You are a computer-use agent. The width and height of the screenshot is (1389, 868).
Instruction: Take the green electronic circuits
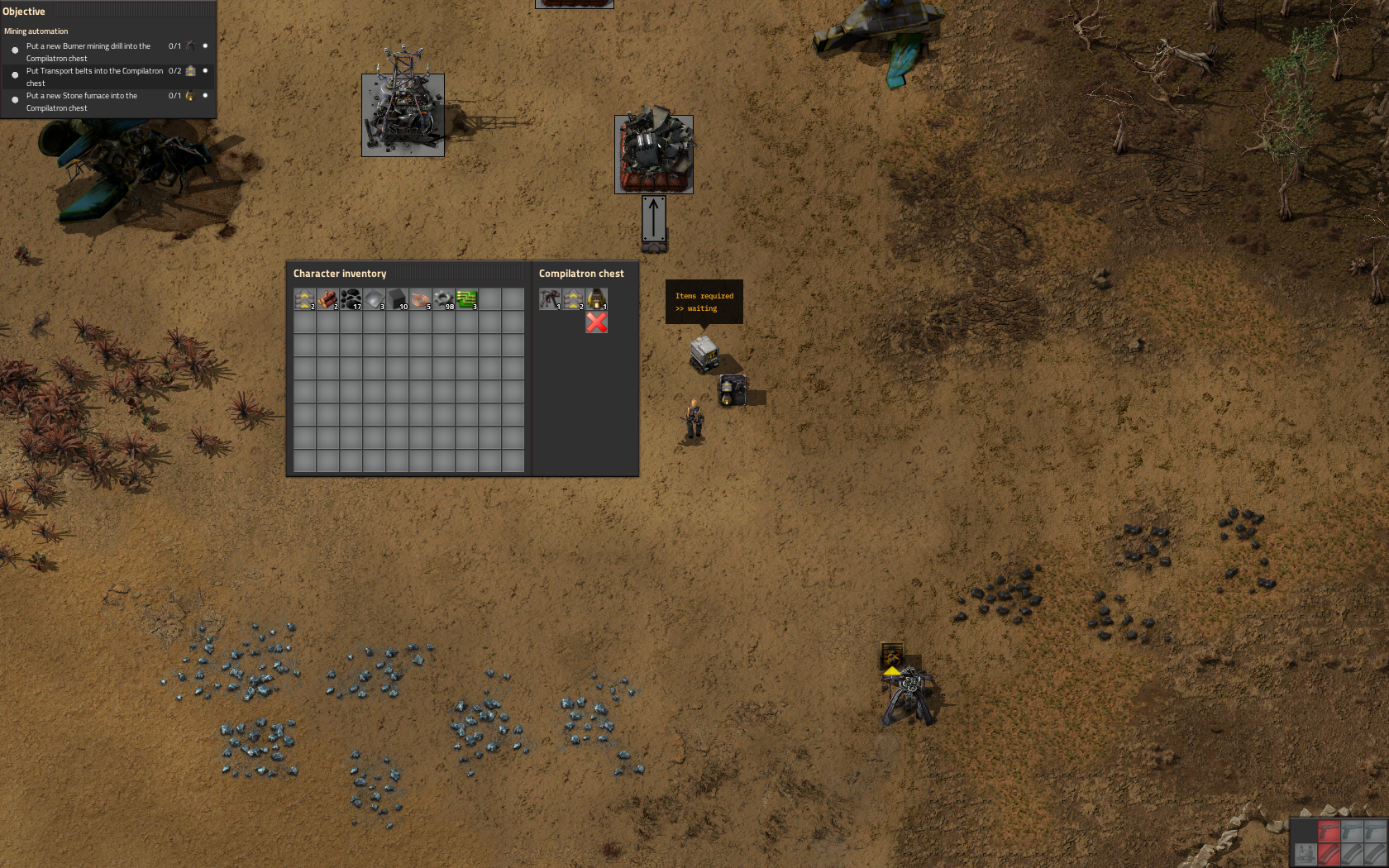point(466,298)
